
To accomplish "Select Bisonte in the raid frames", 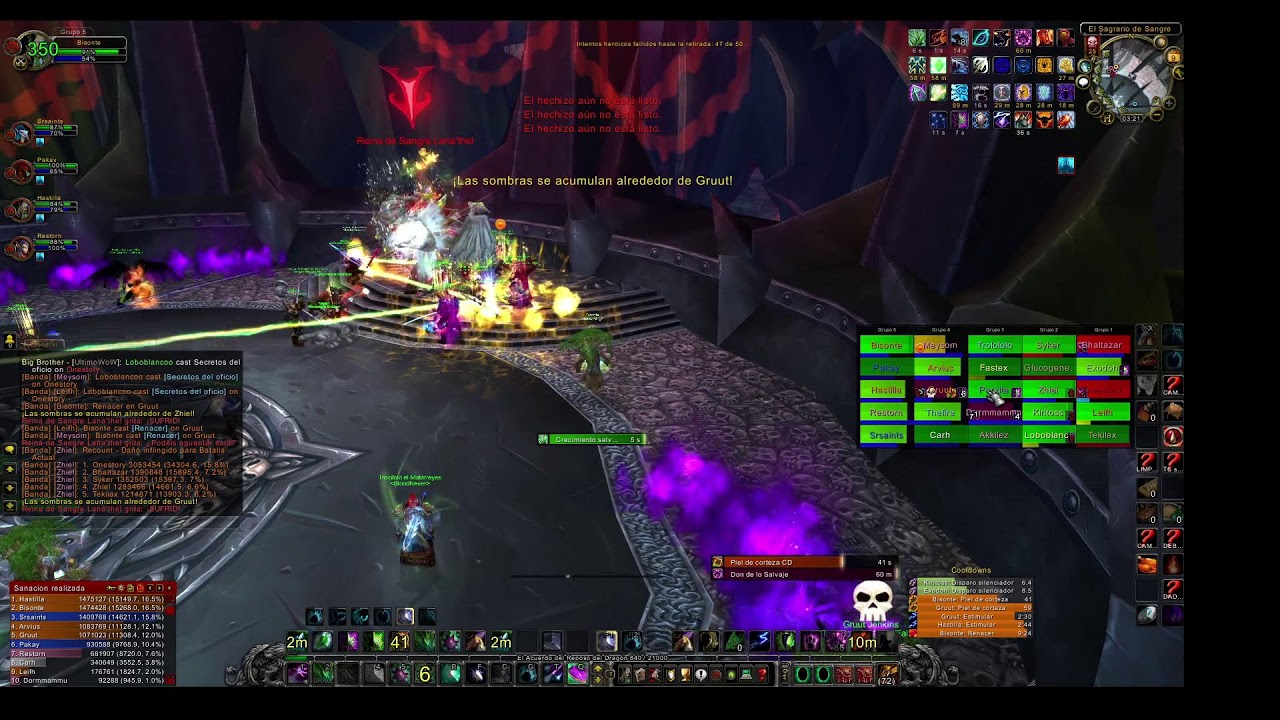I will (886, 345).
